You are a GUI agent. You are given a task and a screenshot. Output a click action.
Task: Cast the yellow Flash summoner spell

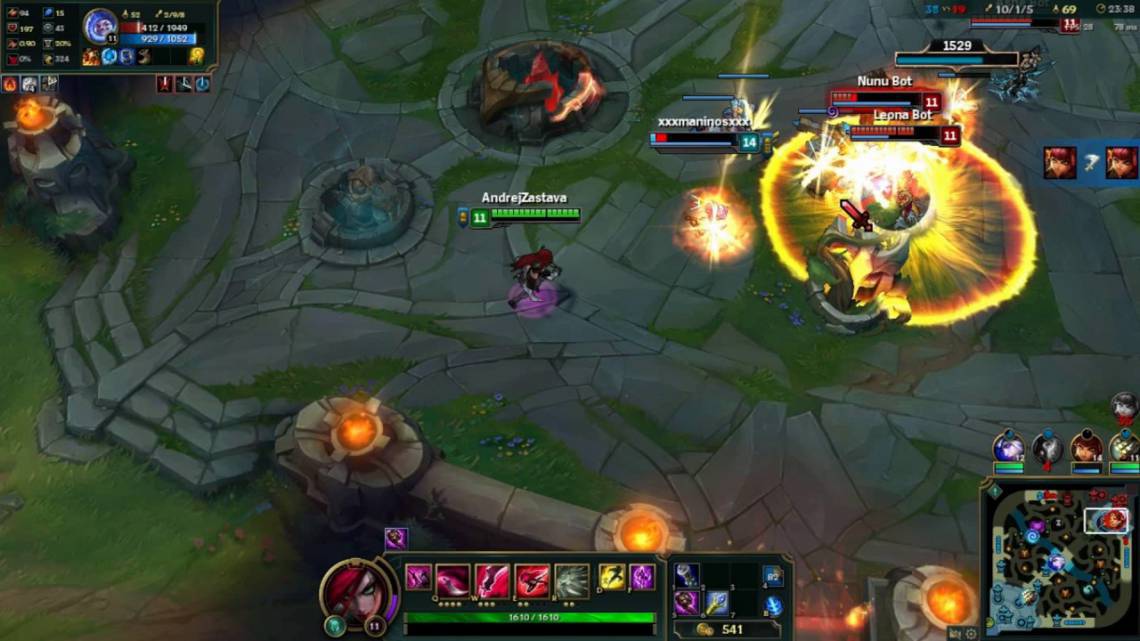tap(611, 578)
